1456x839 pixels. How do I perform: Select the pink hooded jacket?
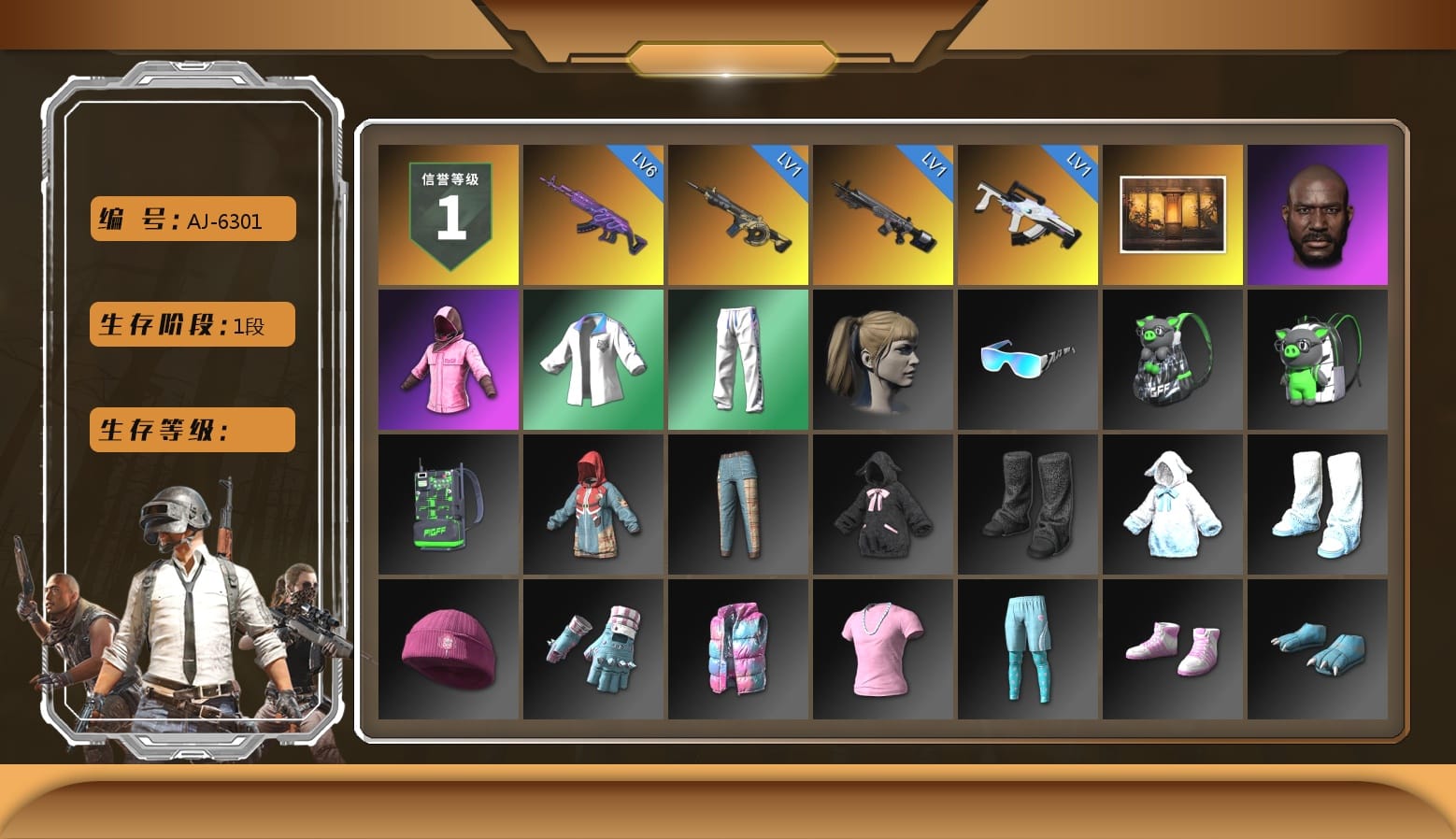pyautogui.click(x=448, y=359)
